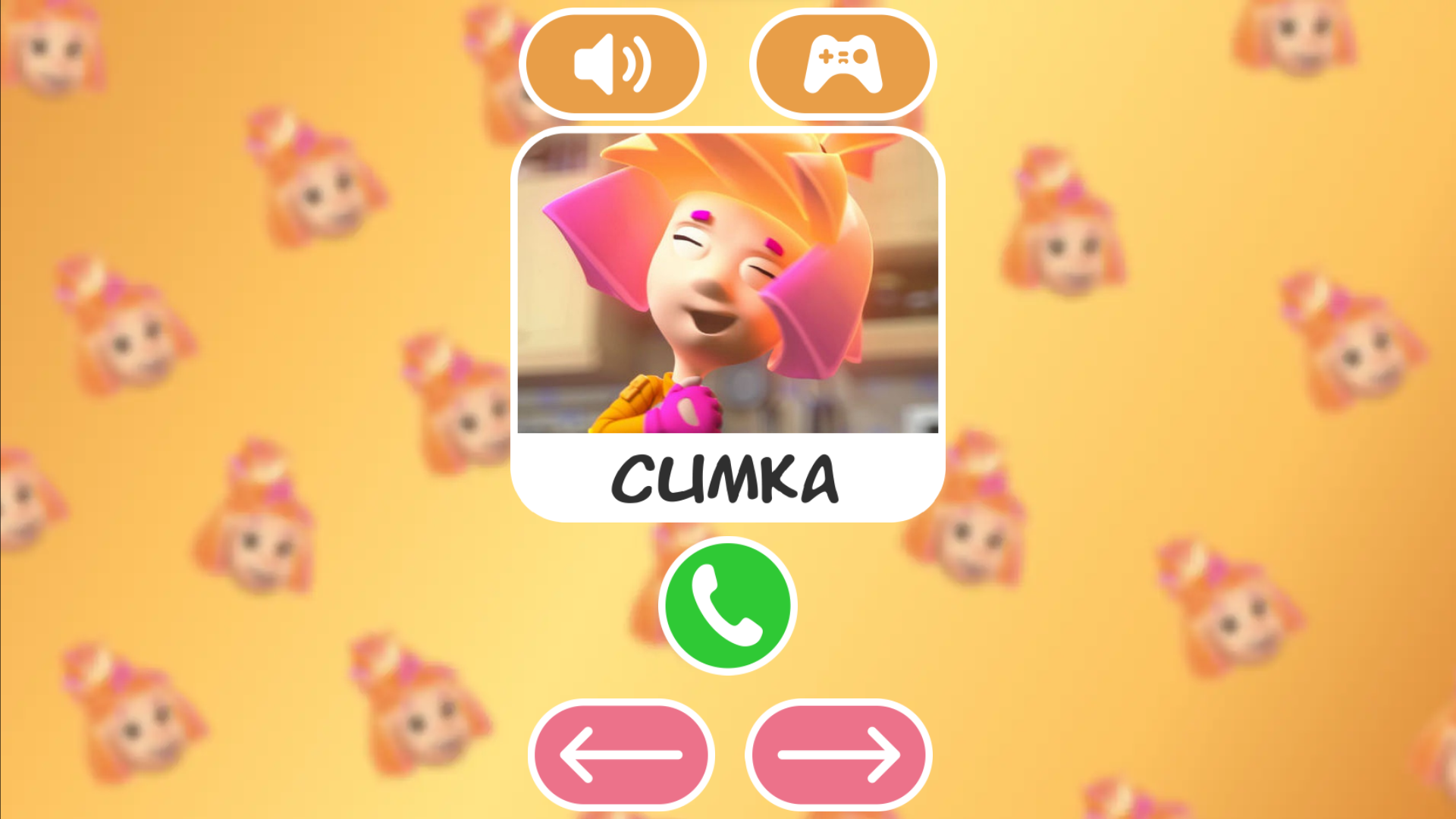The image size is (1456, 819).
Task: Open the gamepad mini-games icon
Action: (844, 64)
